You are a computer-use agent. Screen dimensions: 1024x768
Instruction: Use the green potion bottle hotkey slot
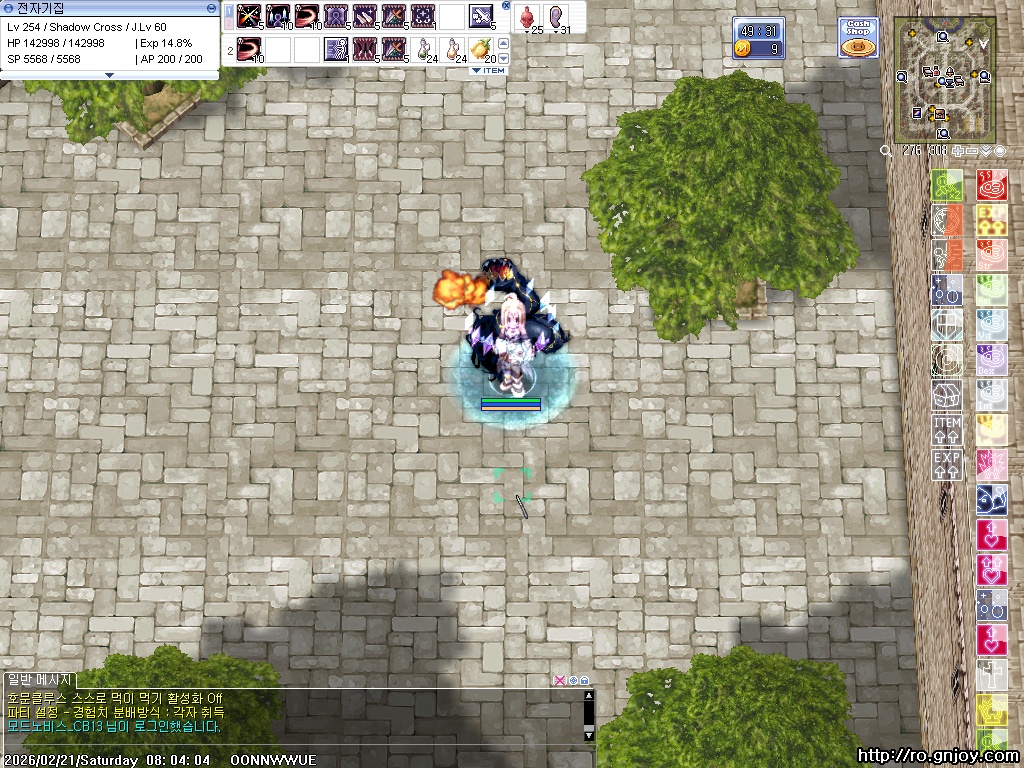(427, 47)
